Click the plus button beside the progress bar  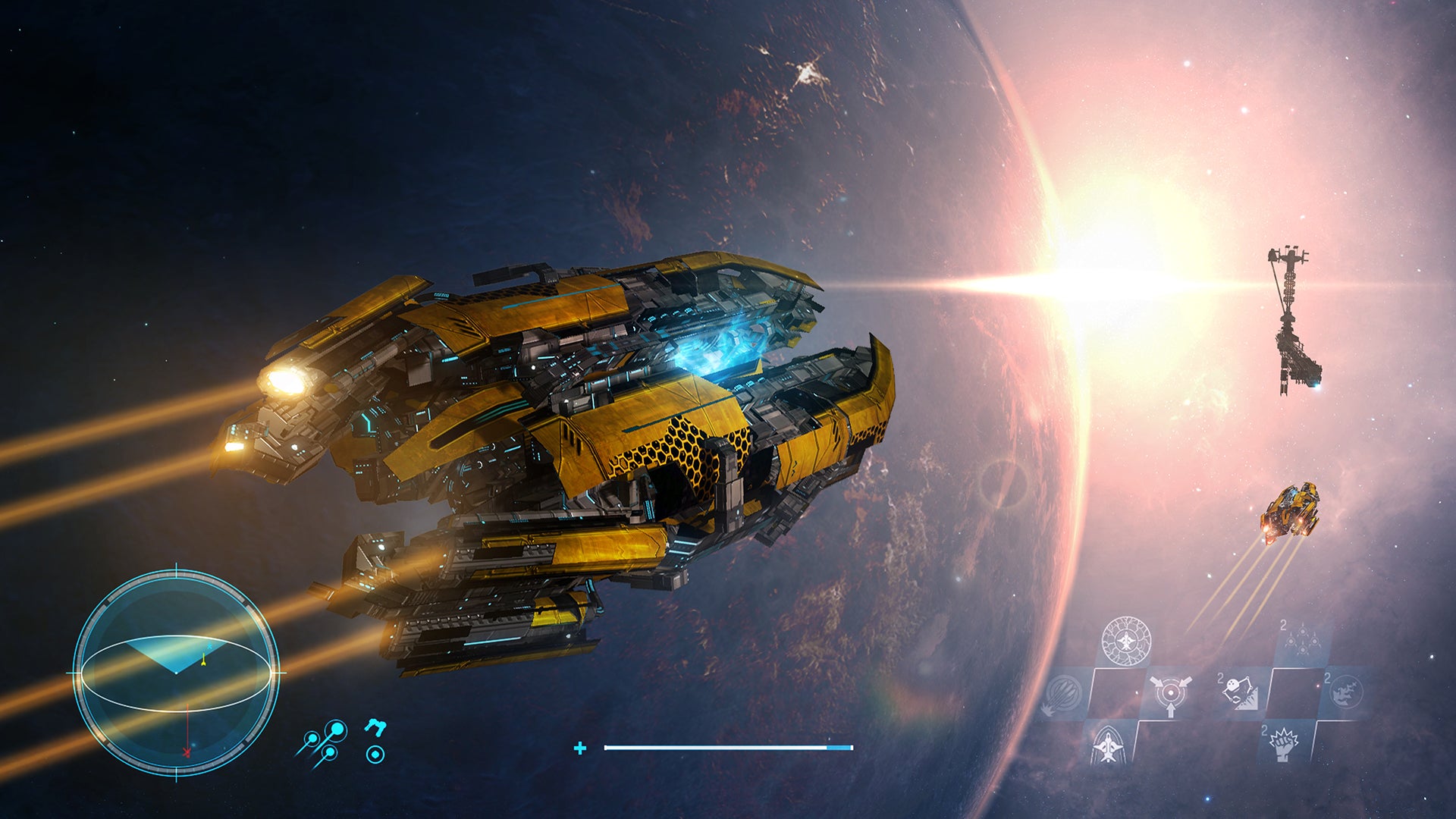tap(581, 748)
